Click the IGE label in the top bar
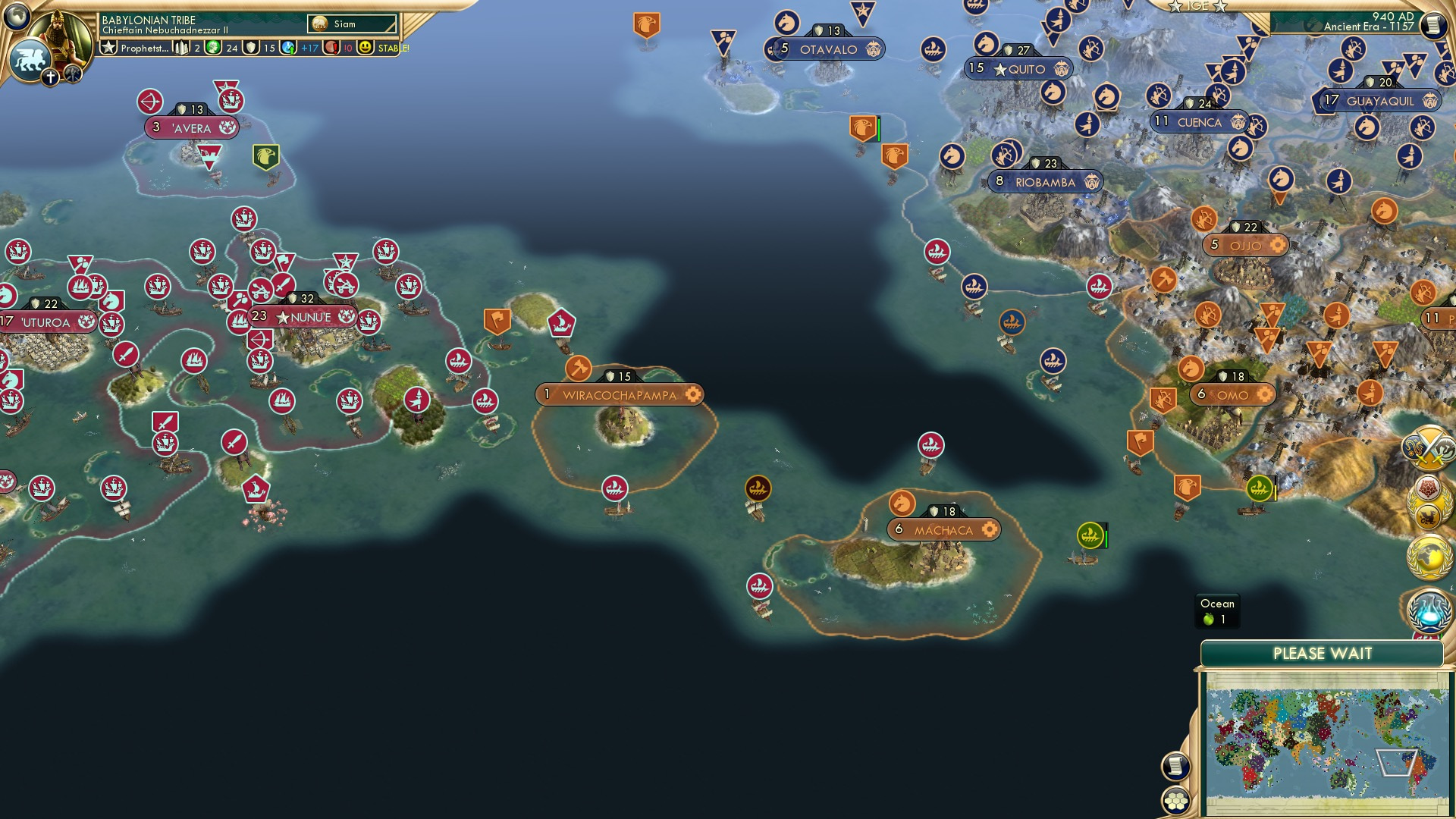1456x819 pixels. 1197,6
